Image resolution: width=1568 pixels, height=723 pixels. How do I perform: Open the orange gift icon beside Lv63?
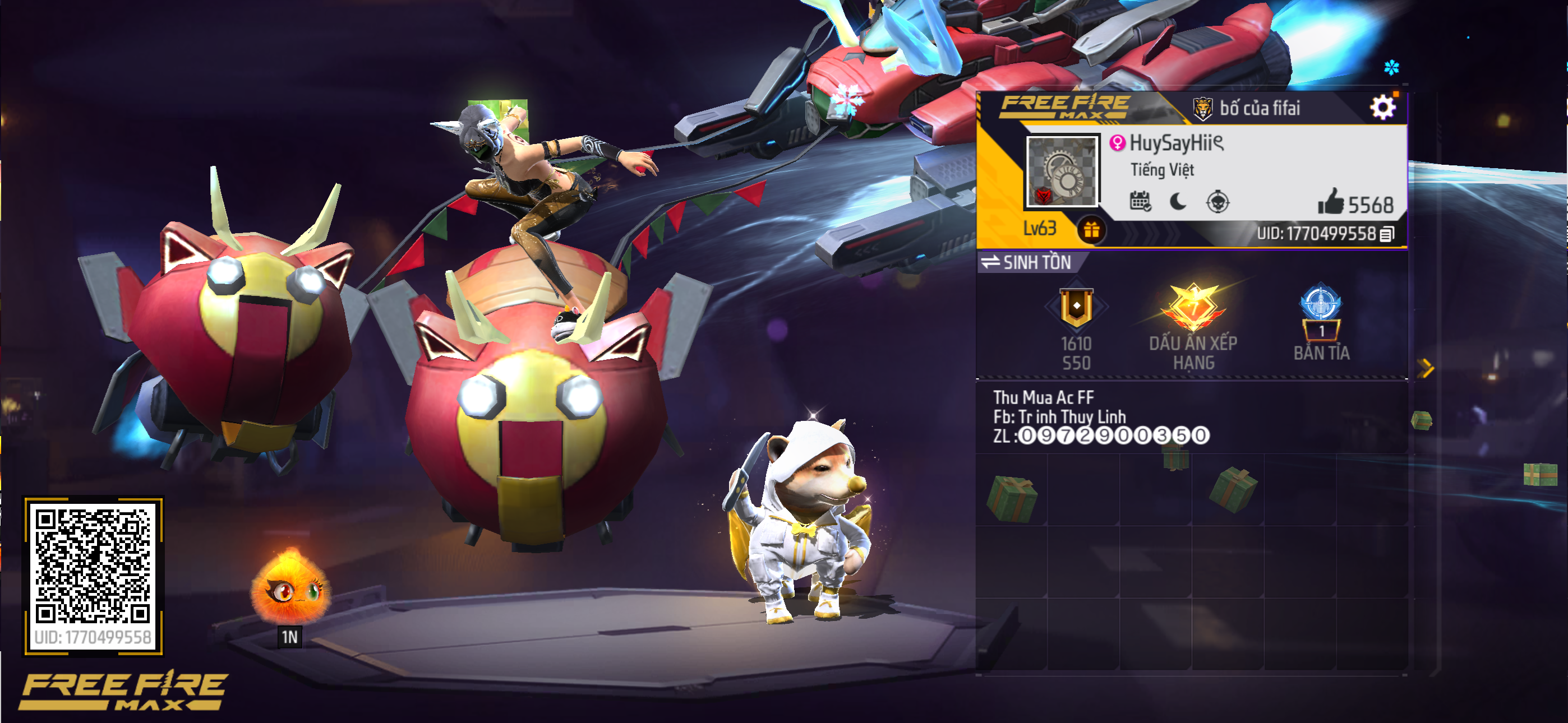click(x=1091, y=230)
